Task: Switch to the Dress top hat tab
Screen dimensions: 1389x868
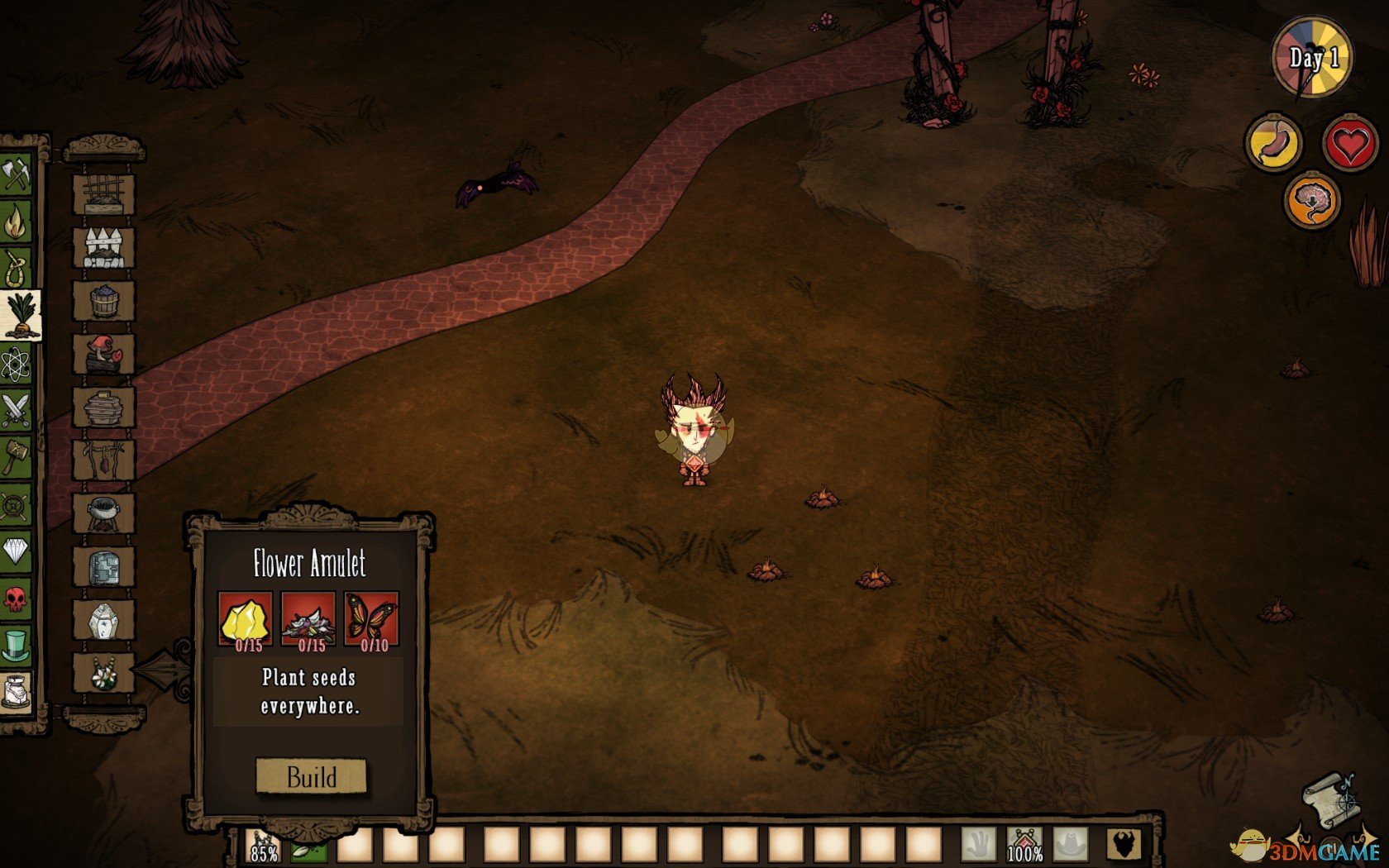Action: pyautogui.click(x=15, y=644)
